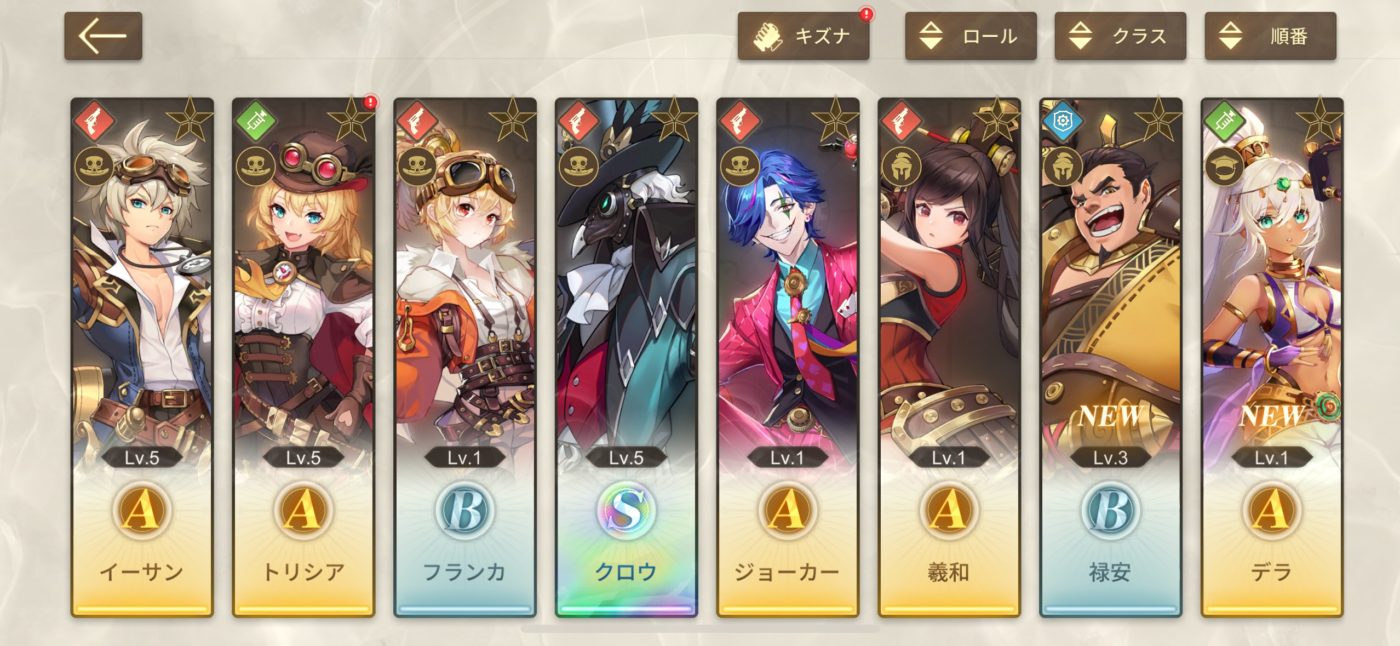Sort characters by クラス
Screen dimensions: 1400x646
[1120, 37]
